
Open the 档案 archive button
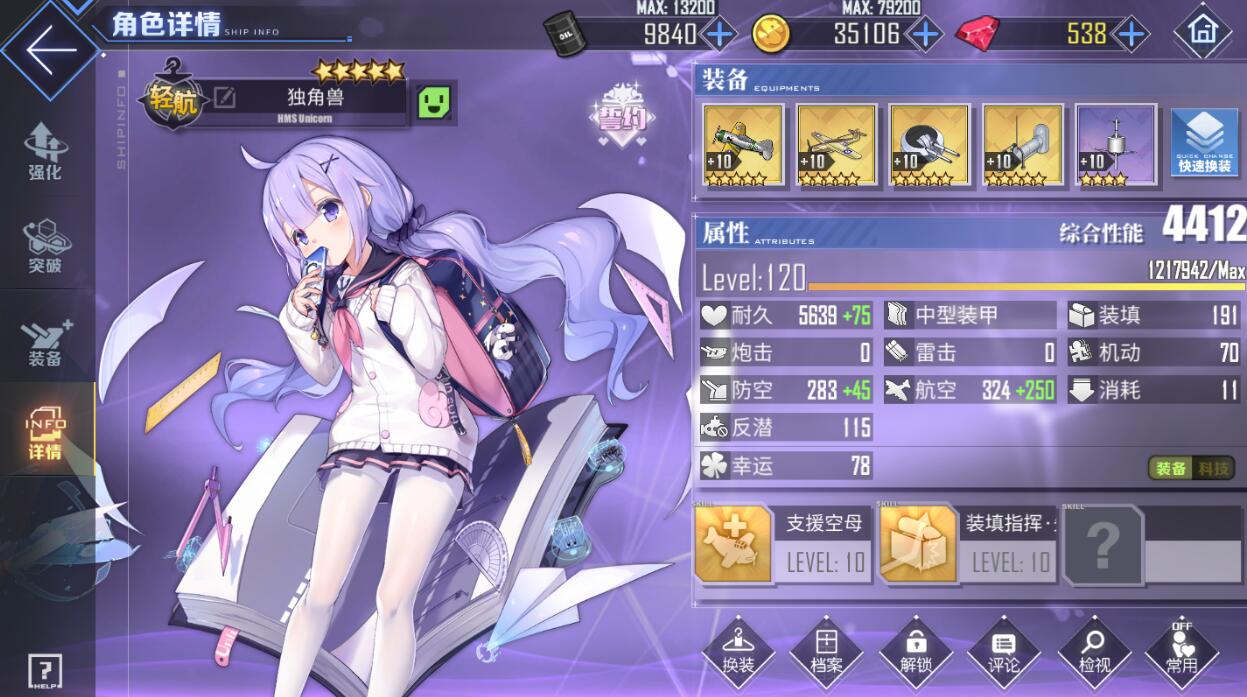826,654
